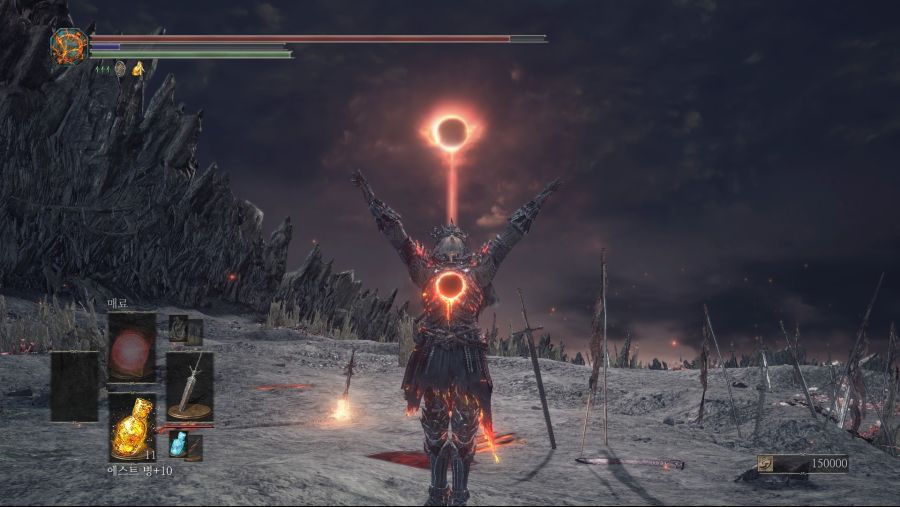Pick the small blue Ashen Estus flask icon
Screen dimensions: 900x507
[x=179, y=443]
